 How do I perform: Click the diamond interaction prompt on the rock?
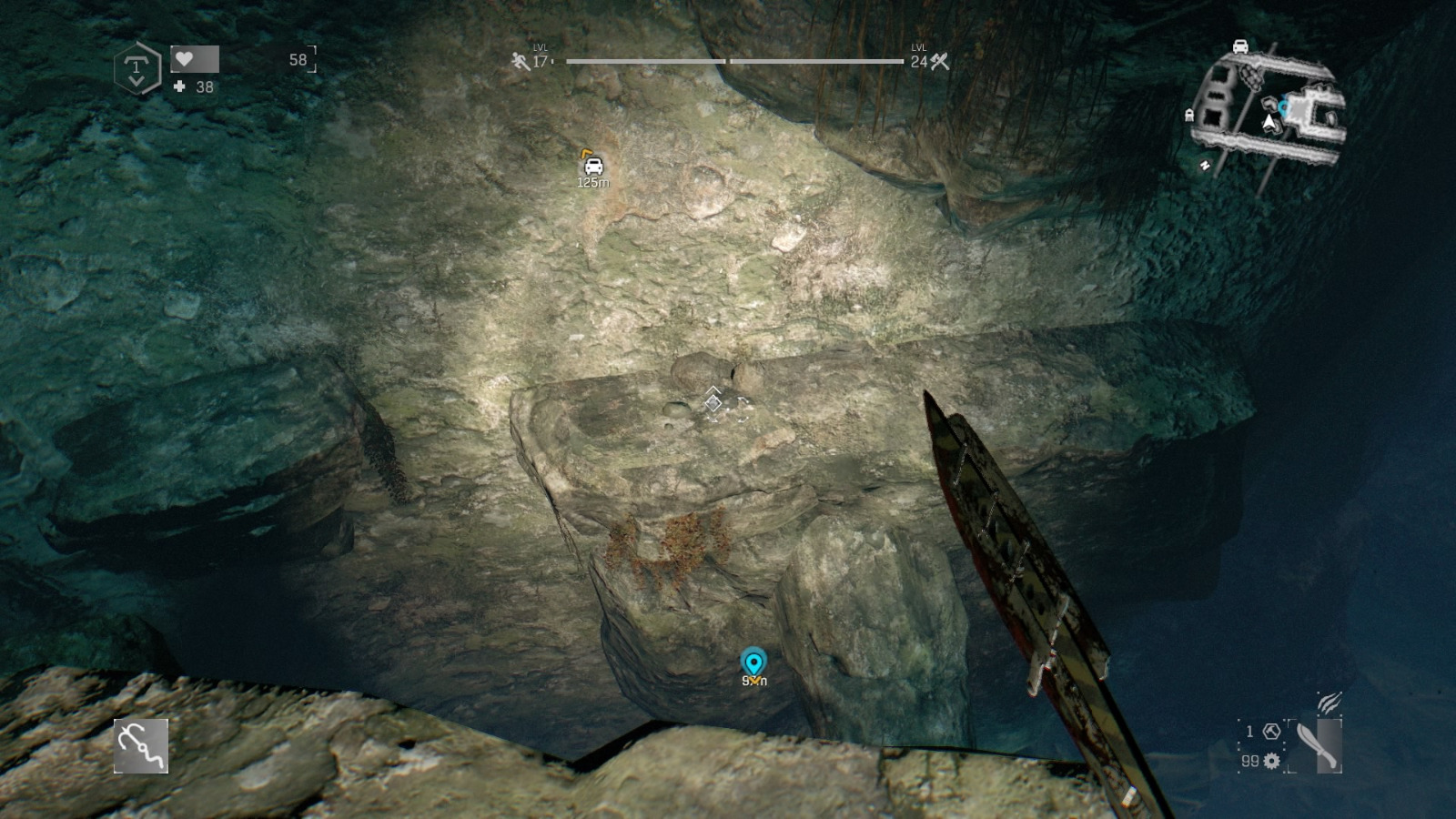713,403
